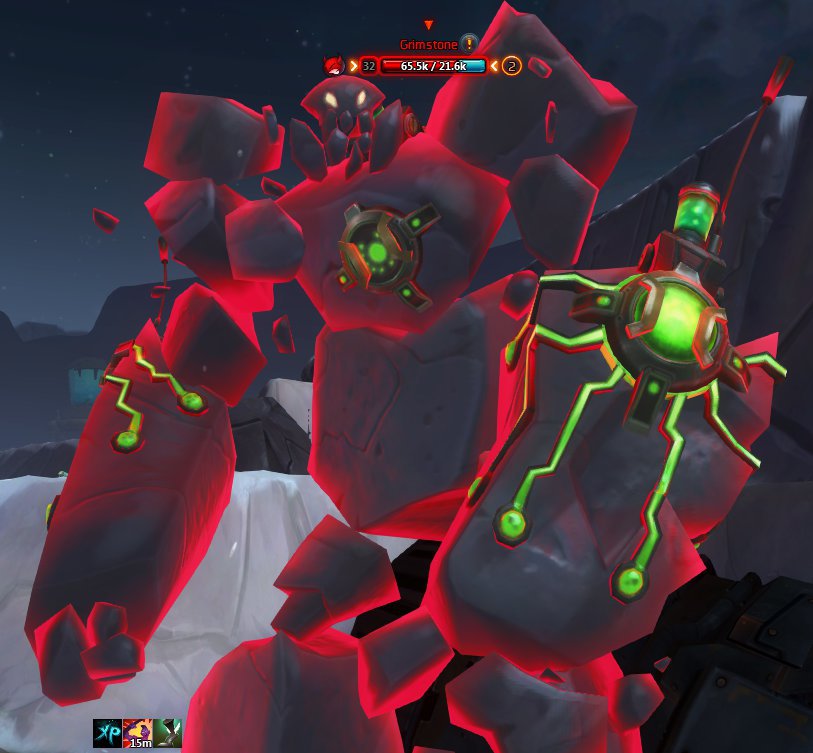Click the orange circled number 2 badge

pos(512,66)
